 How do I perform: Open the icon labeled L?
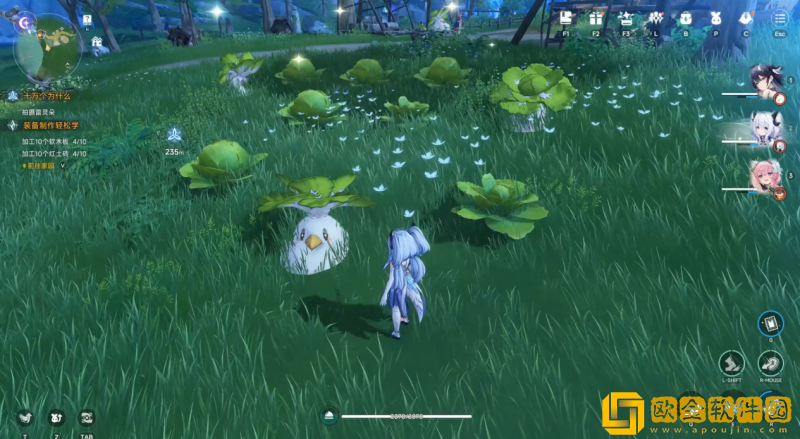click(x=656, y=18)
